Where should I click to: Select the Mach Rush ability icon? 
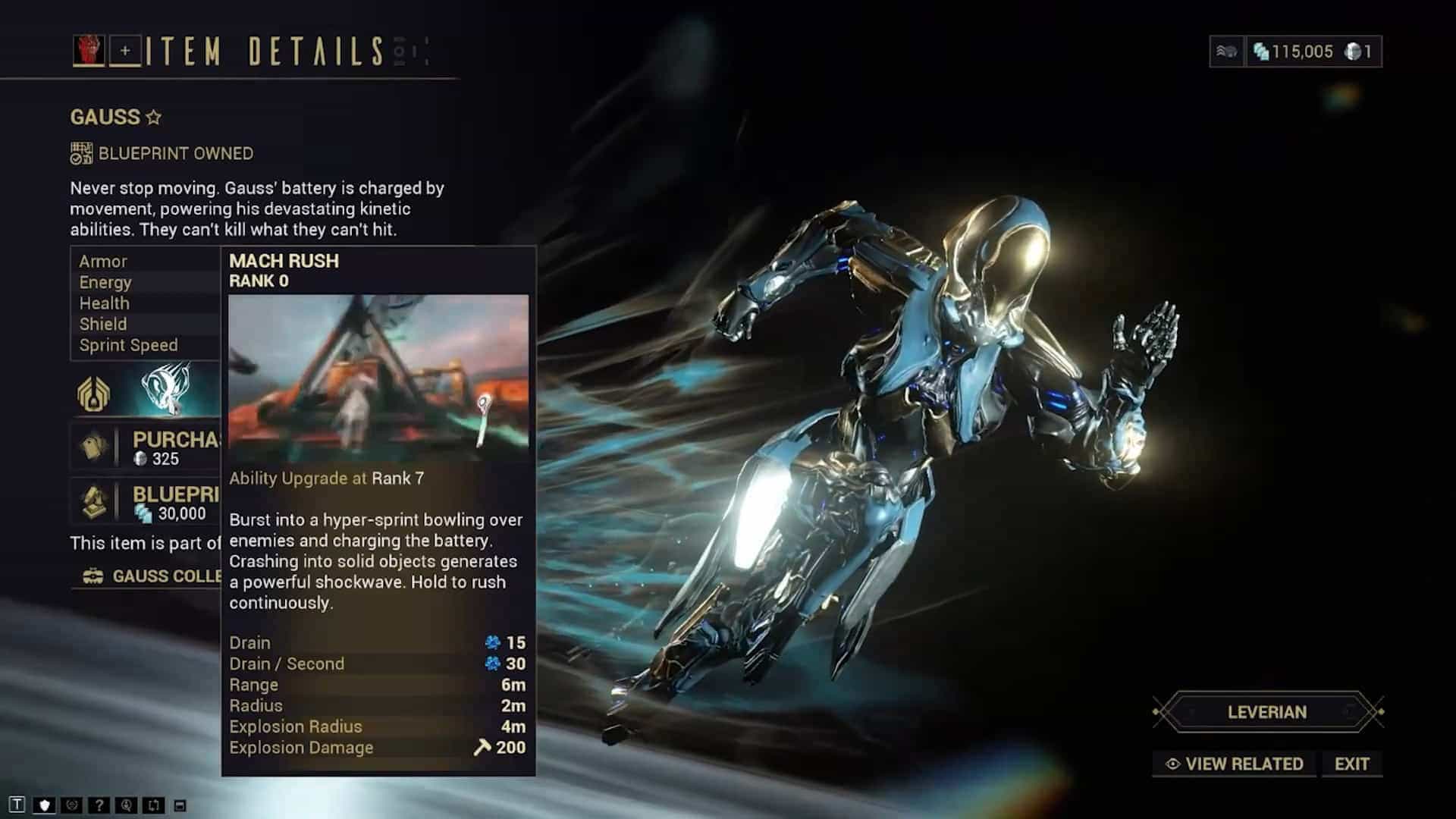[166, 389]
